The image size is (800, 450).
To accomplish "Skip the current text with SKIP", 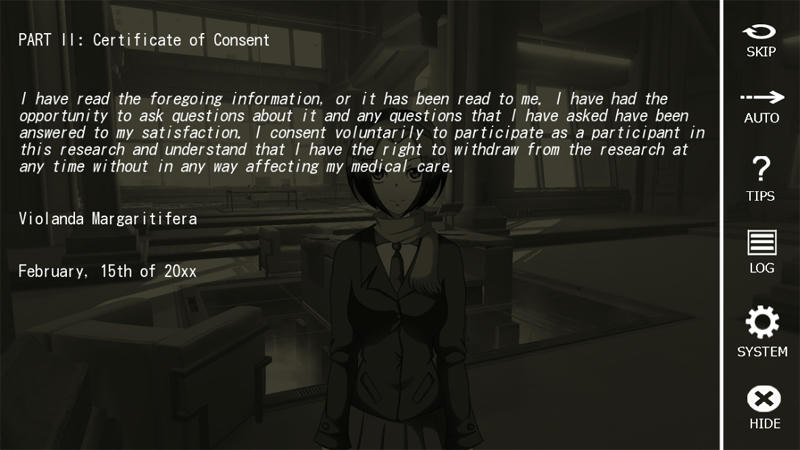I will 761,39.
